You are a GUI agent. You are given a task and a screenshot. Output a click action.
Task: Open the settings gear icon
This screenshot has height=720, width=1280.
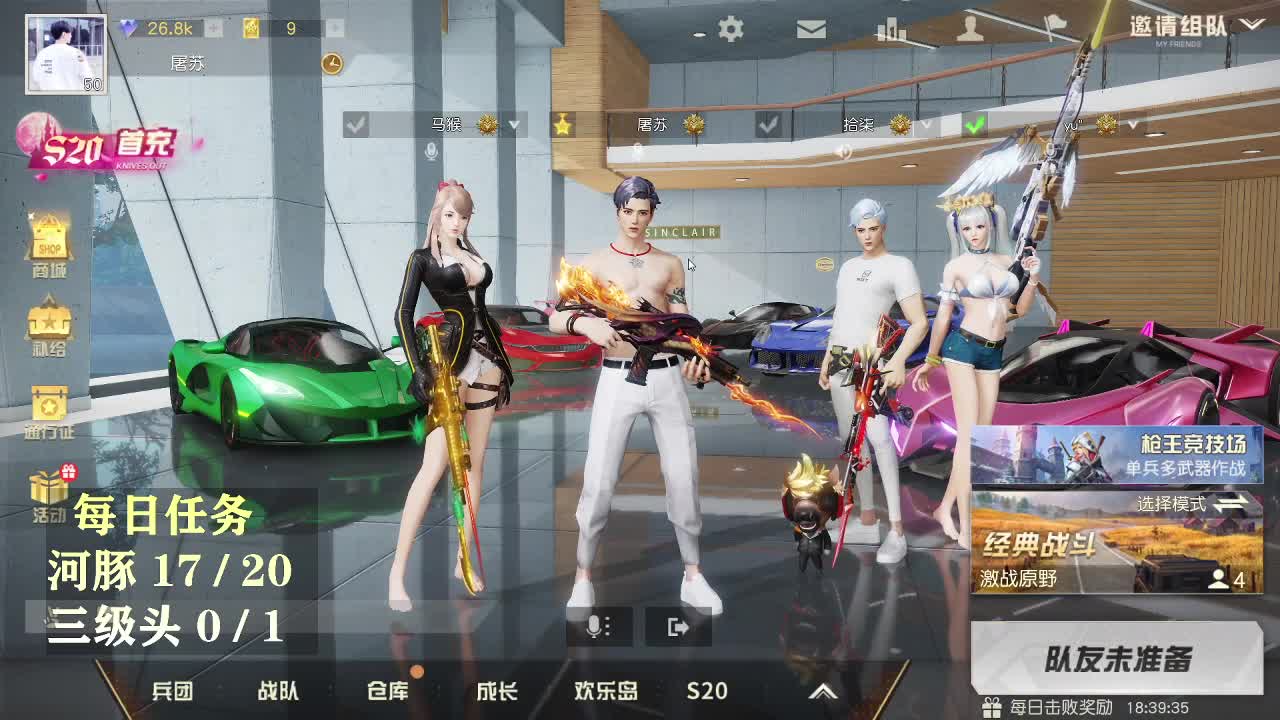pyautogui.click(x=730, y=27)
